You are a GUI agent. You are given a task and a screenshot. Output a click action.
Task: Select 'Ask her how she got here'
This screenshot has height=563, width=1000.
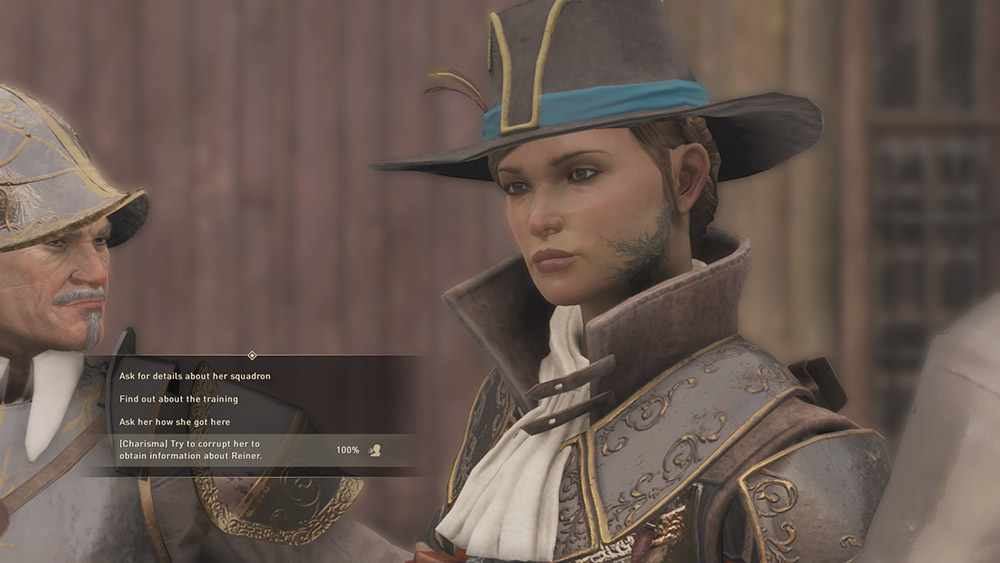tap(175, 422)
